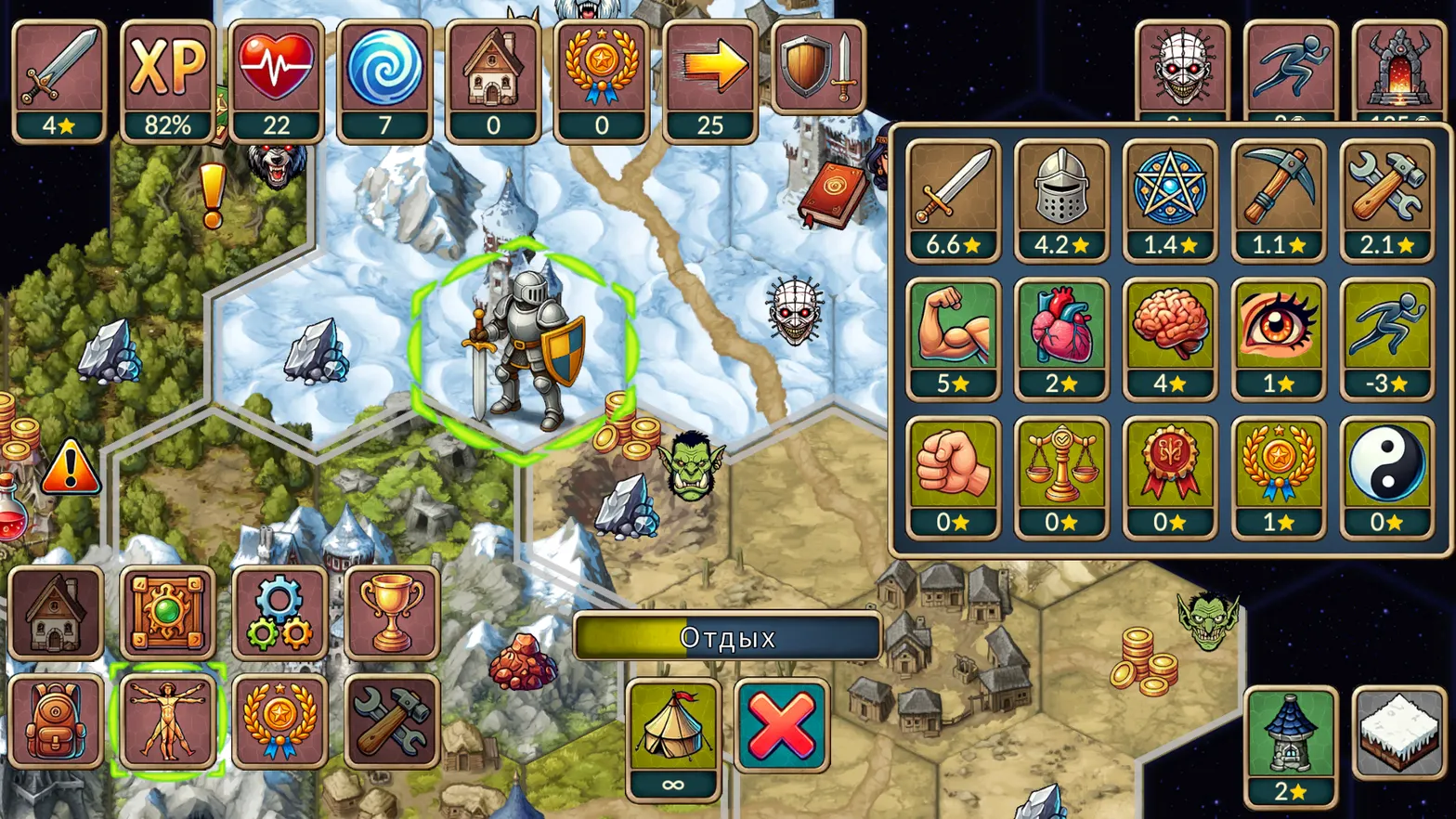
Task: Open the Vitruvian man character sheet
Action: [167, 721]
